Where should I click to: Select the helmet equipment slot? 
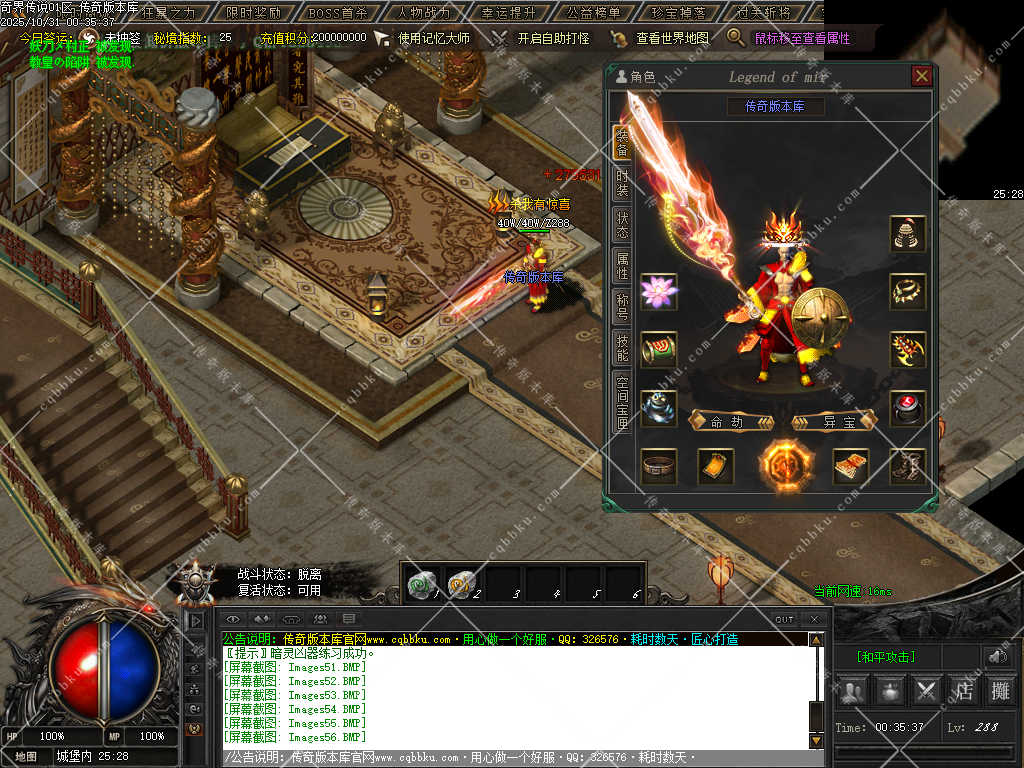click(x=908, y=233)
